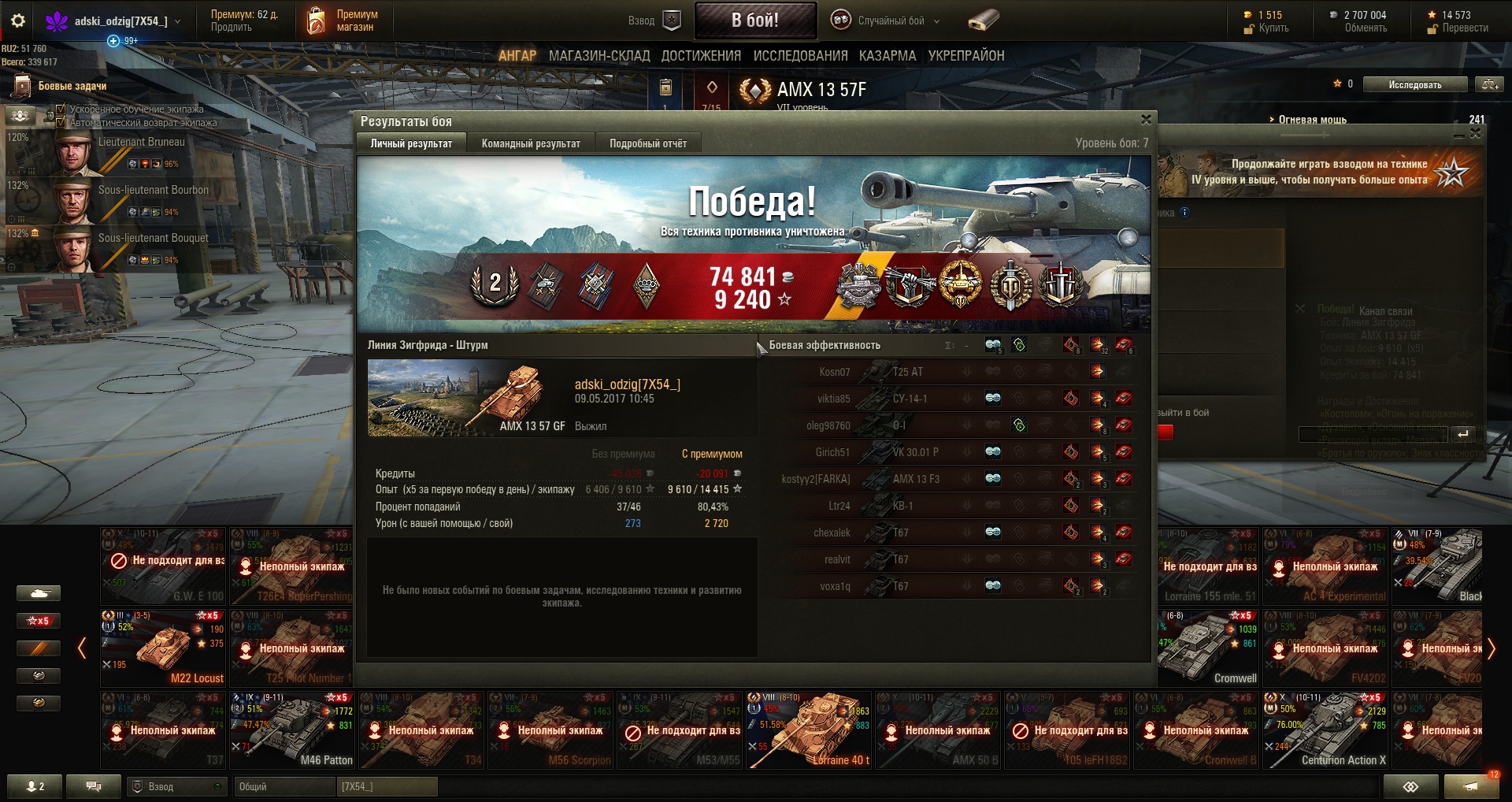Go to the ДОСТИЖЕНИЯ section

701,56
